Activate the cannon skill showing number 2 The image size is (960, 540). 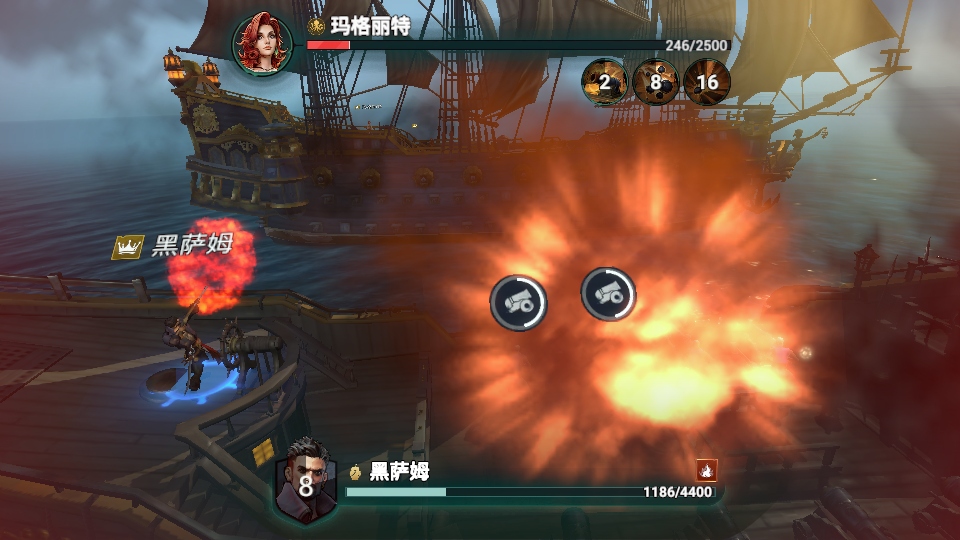[605, 82]
